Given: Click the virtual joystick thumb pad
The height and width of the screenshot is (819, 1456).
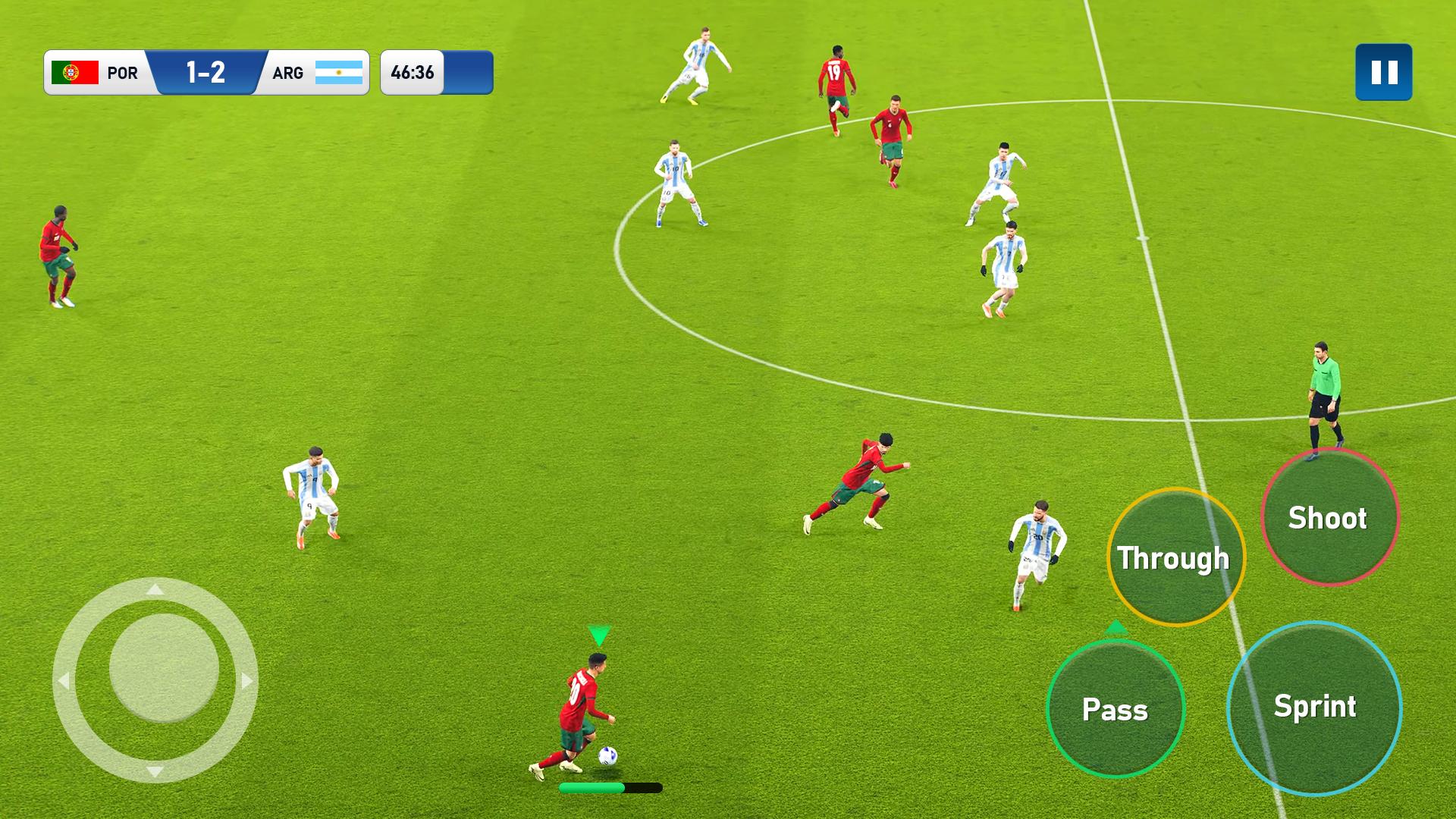Looking at the screenshot, I should (x=164, y=667).
